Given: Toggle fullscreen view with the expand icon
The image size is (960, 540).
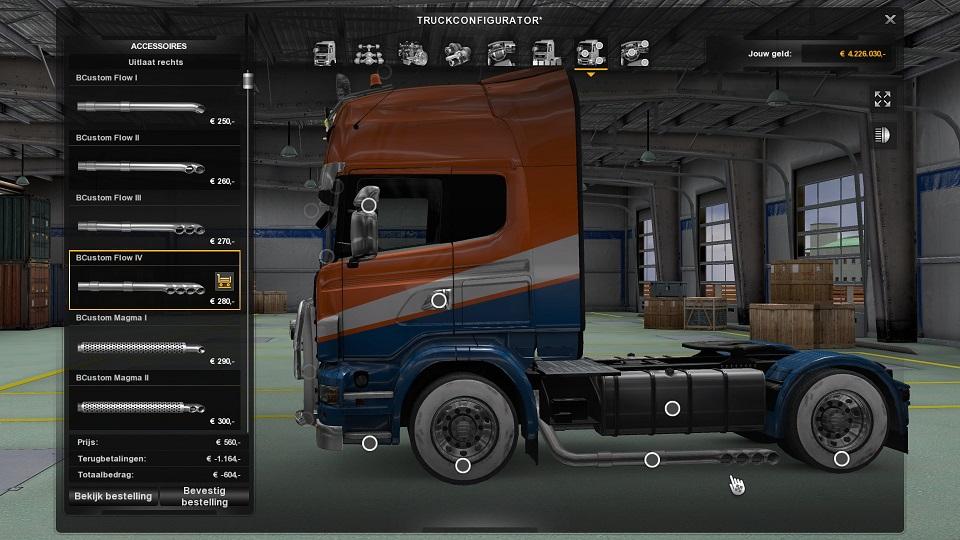Looking at the screenshot, I should click(882, 99).
